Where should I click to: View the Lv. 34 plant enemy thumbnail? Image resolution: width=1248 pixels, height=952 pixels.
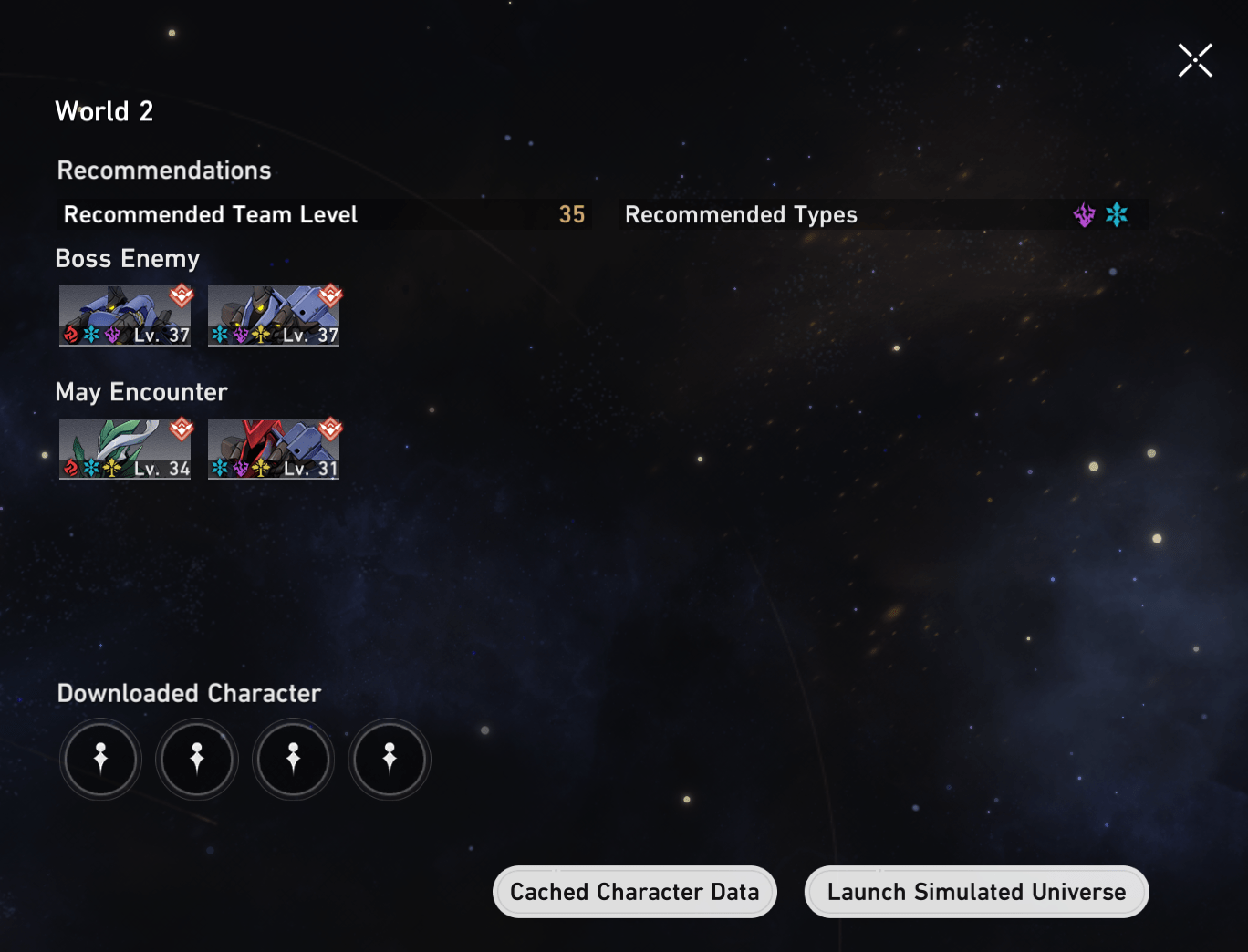pyautogui.click(x=125, y=447)
